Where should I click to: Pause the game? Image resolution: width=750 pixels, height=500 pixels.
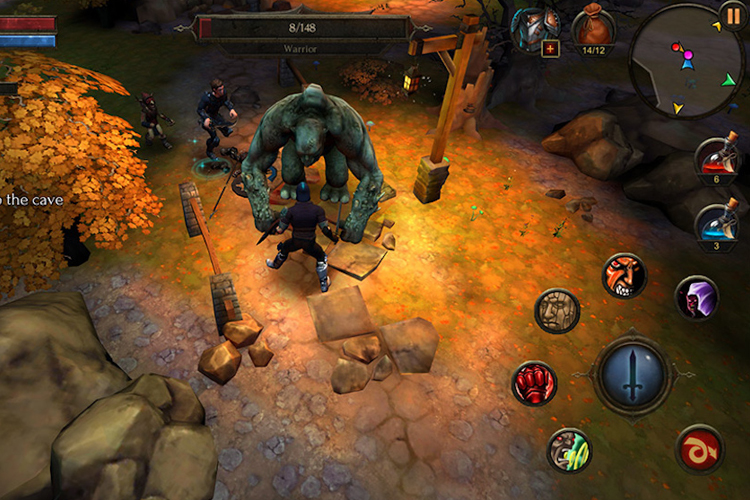coord(735,14)
